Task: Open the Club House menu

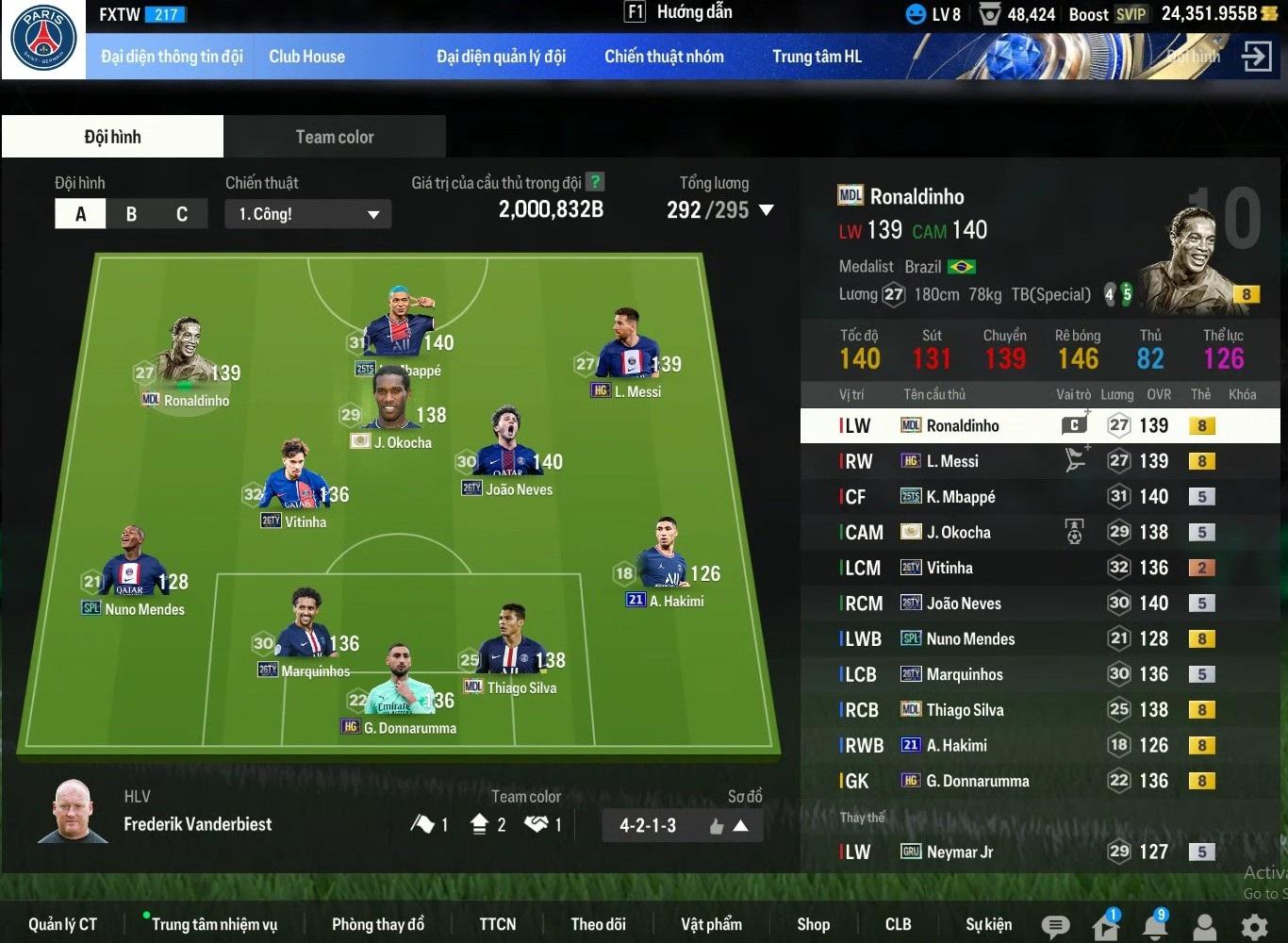Action: pyautogui.click(x=306, y=57)
